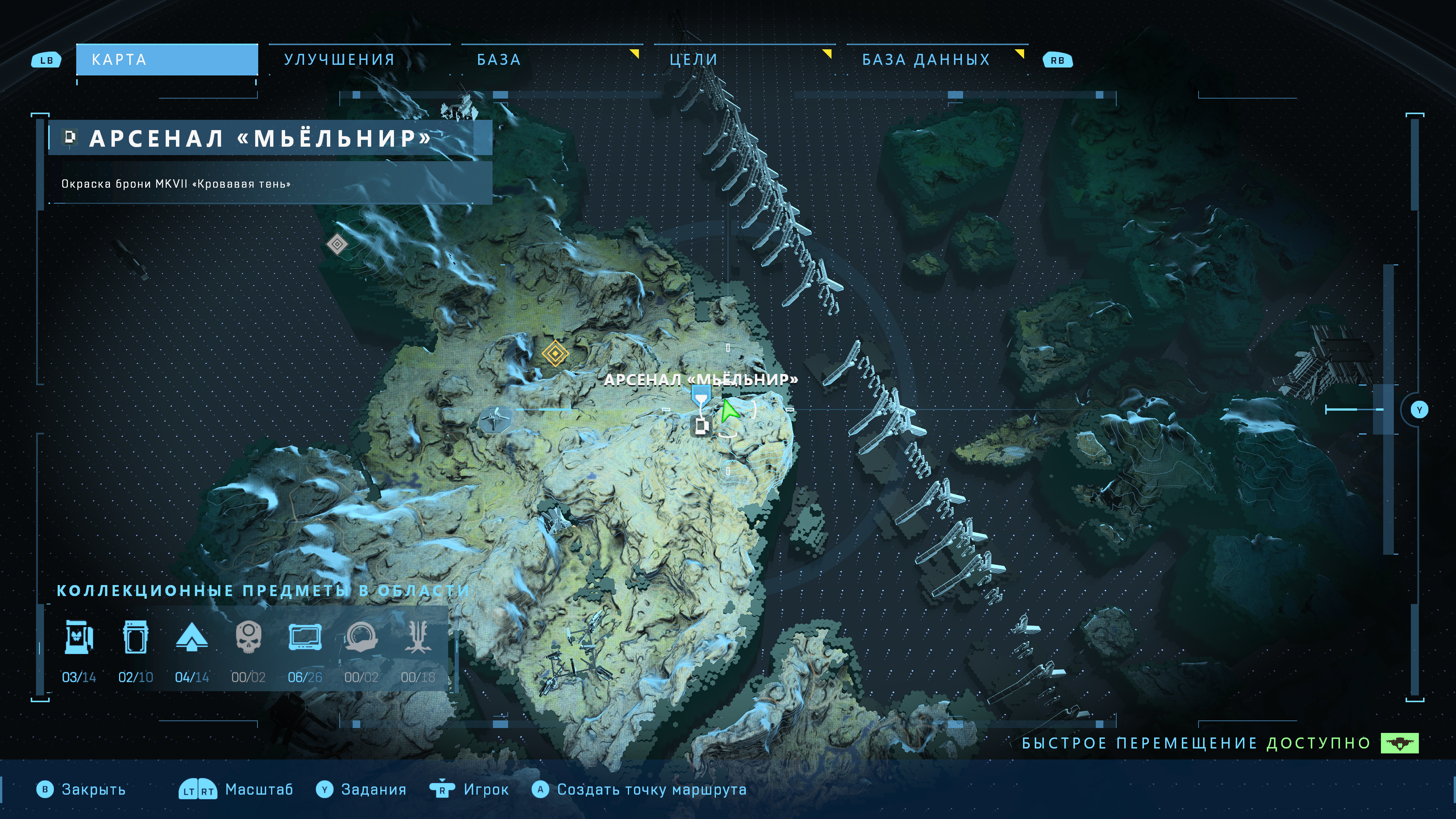
Task: Select the skull collectible icon
Action: pos(248,637)
